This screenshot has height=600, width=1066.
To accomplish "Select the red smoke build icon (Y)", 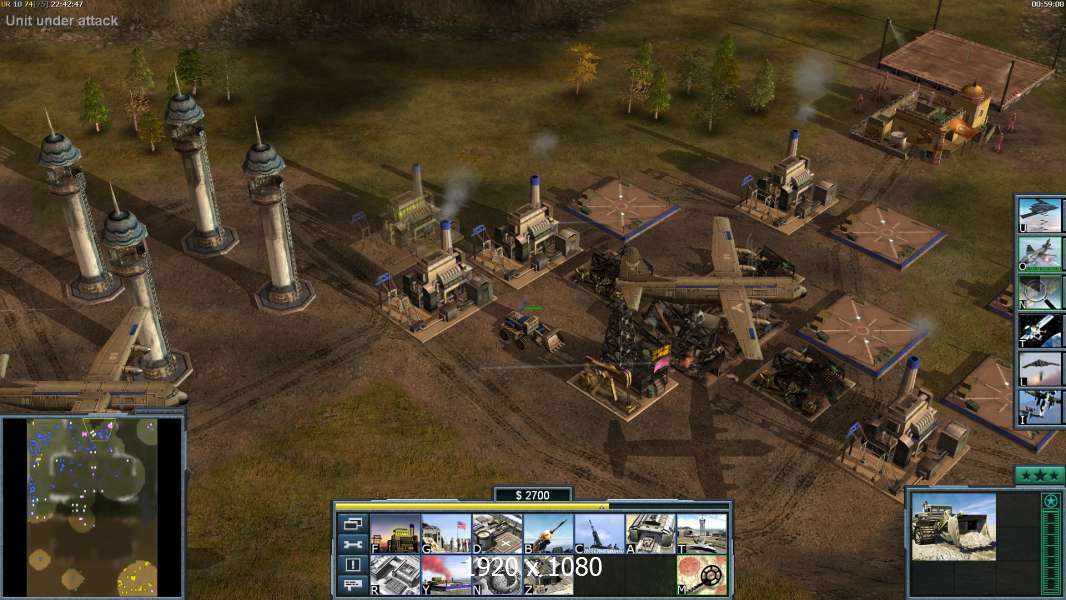I will (x=446, y=574).
